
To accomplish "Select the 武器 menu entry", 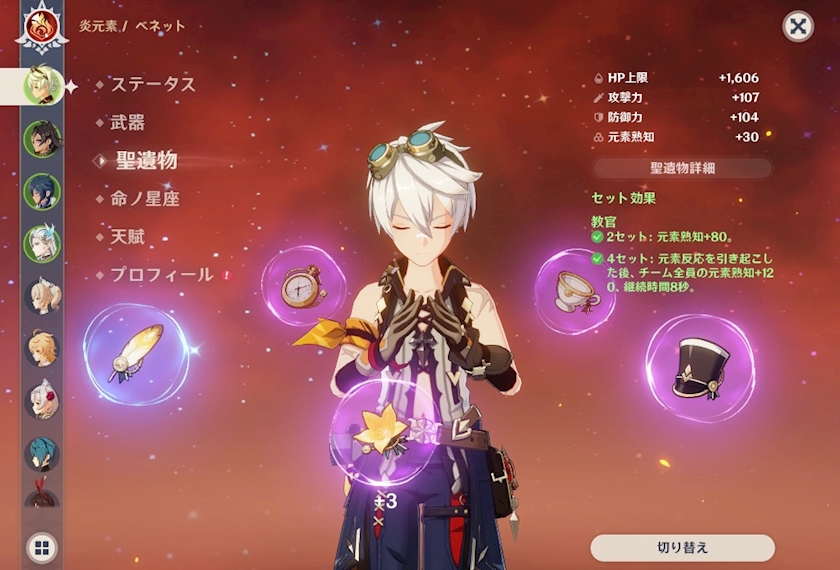I will (x=128, y=123).
